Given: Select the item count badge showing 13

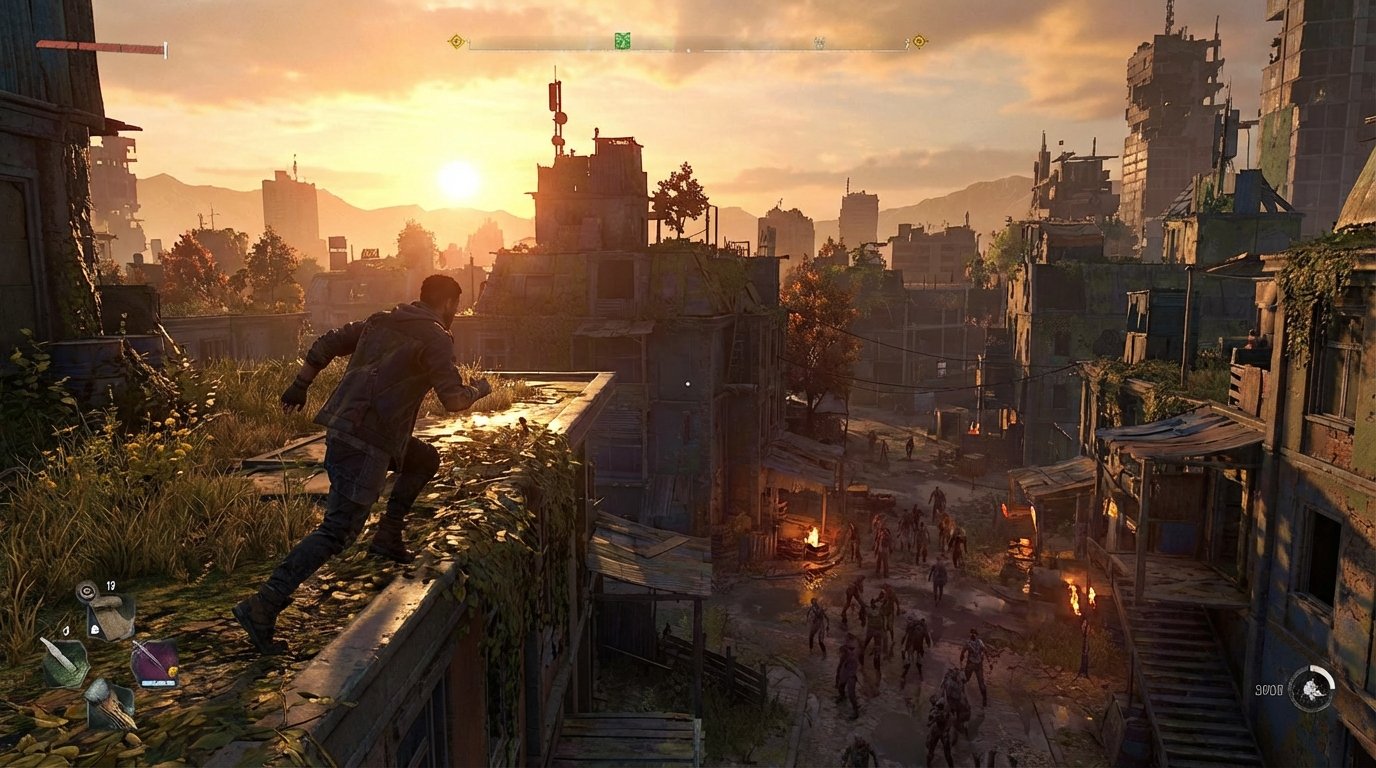Looking at the screenshot, I should [110, 585].
